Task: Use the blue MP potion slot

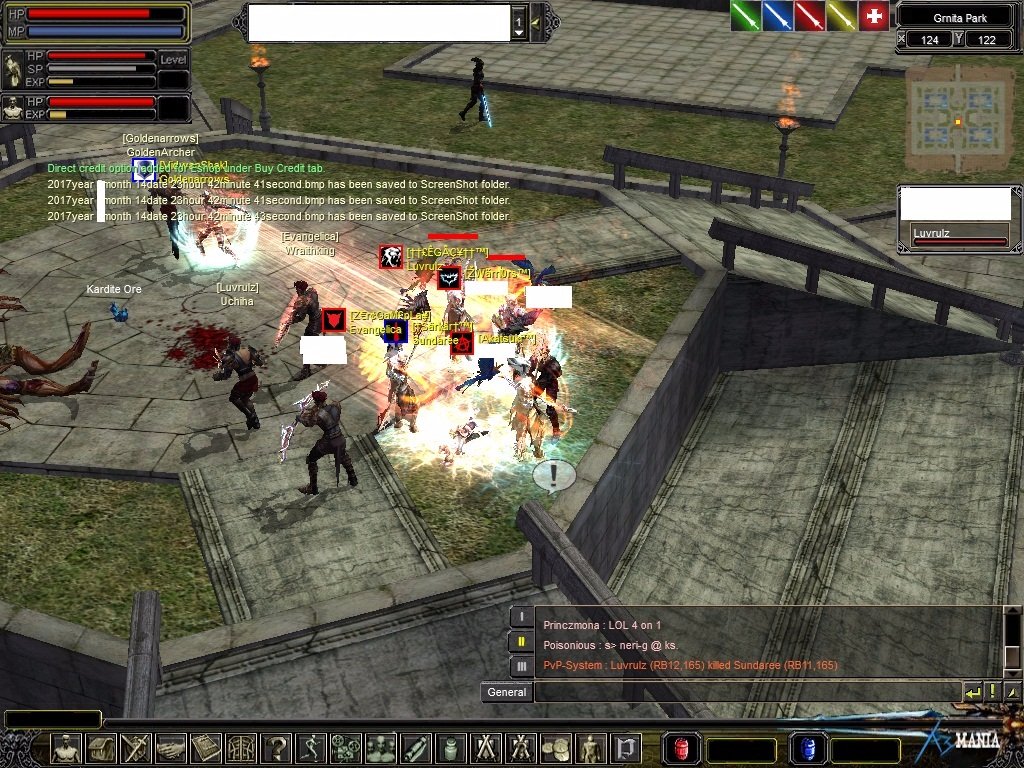Action: (x=806, y=749)
